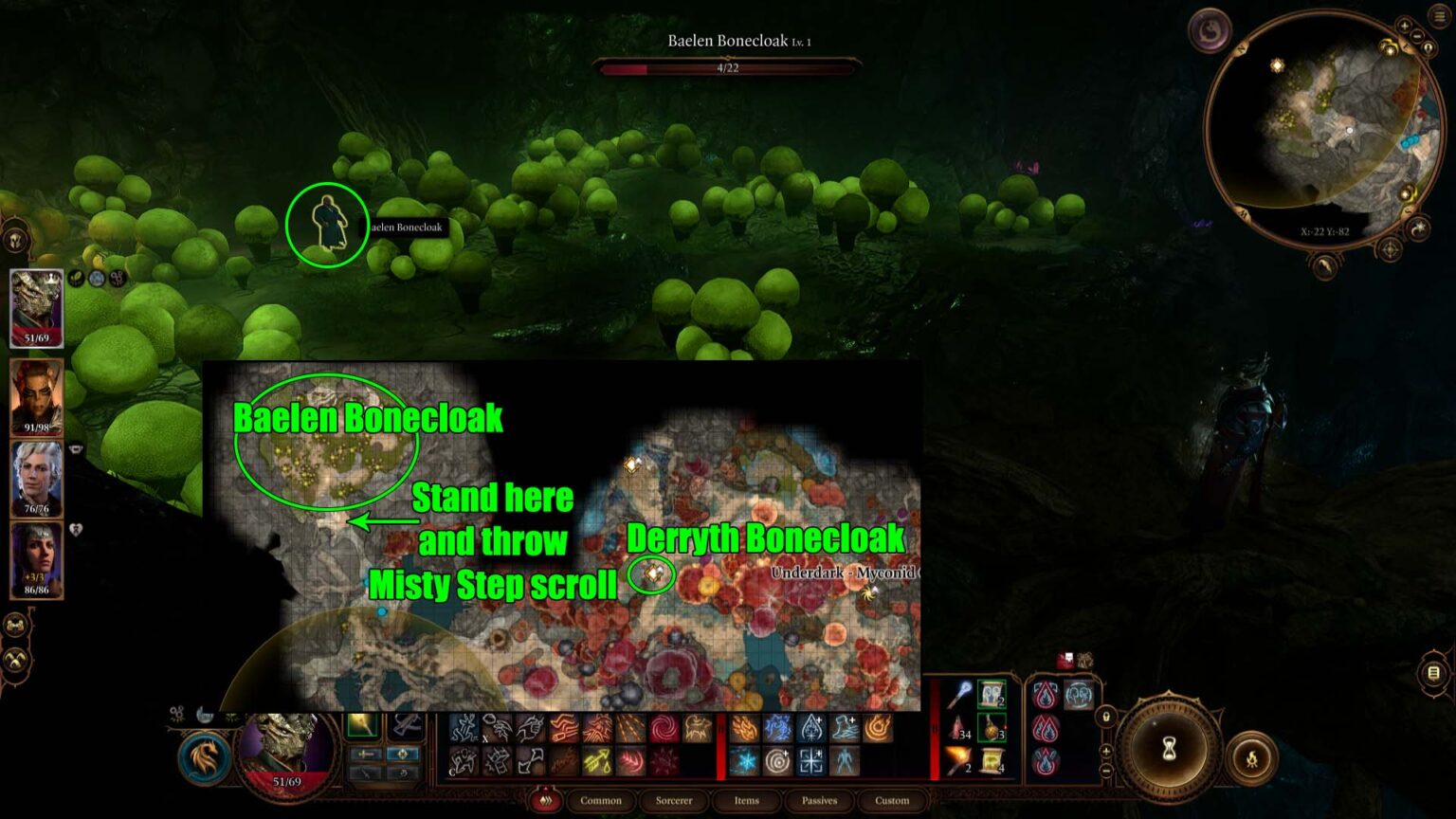
Task: Toggle the hotbar lock padlock
Action: click(1106, 718)
